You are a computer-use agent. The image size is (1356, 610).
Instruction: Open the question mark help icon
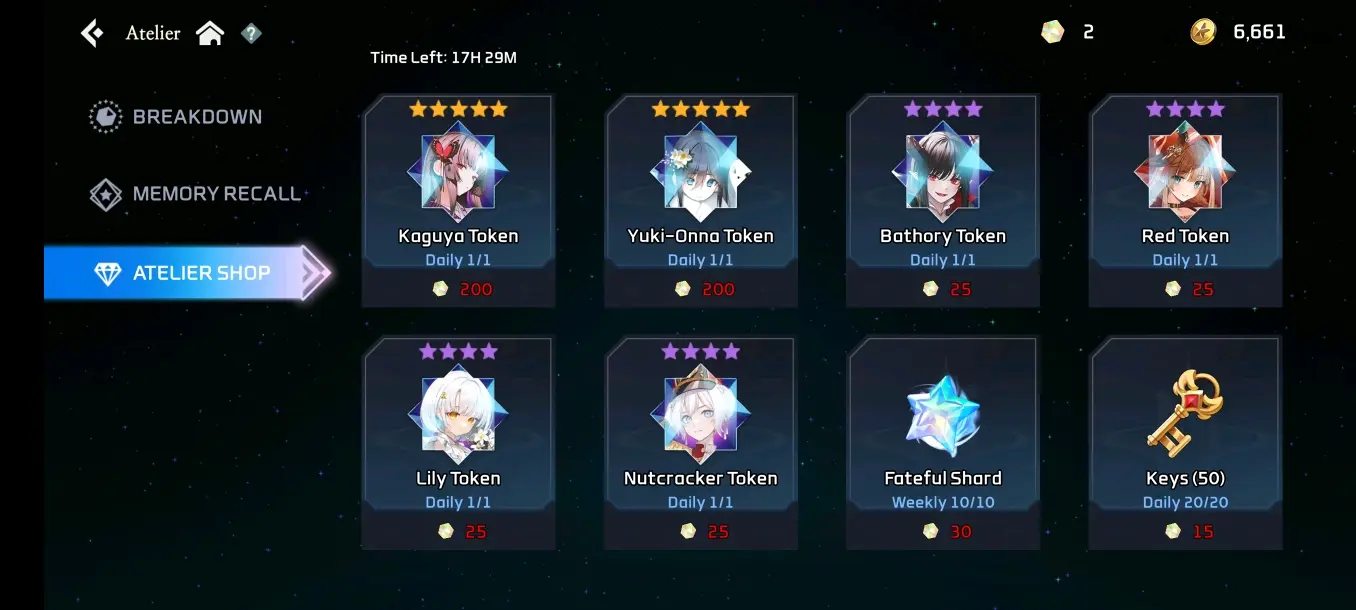click(251, 34)
